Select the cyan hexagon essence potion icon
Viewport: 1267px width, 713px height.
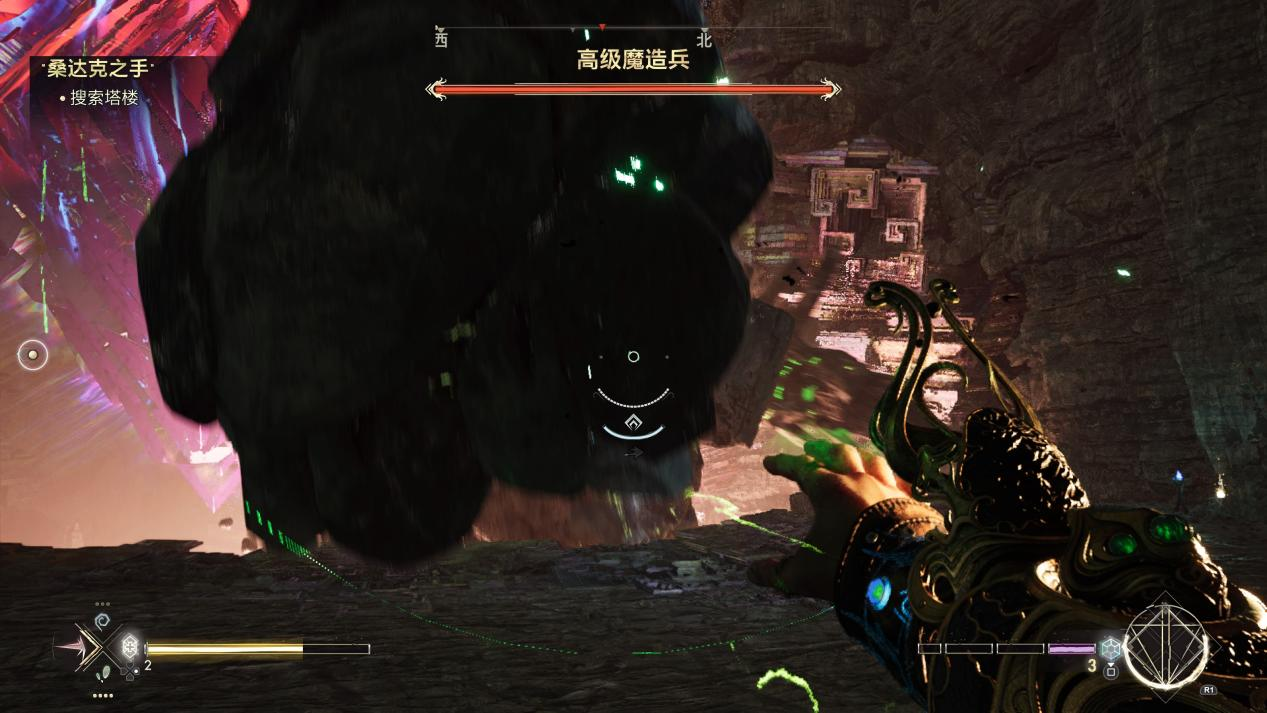[x=1109, y=648]
